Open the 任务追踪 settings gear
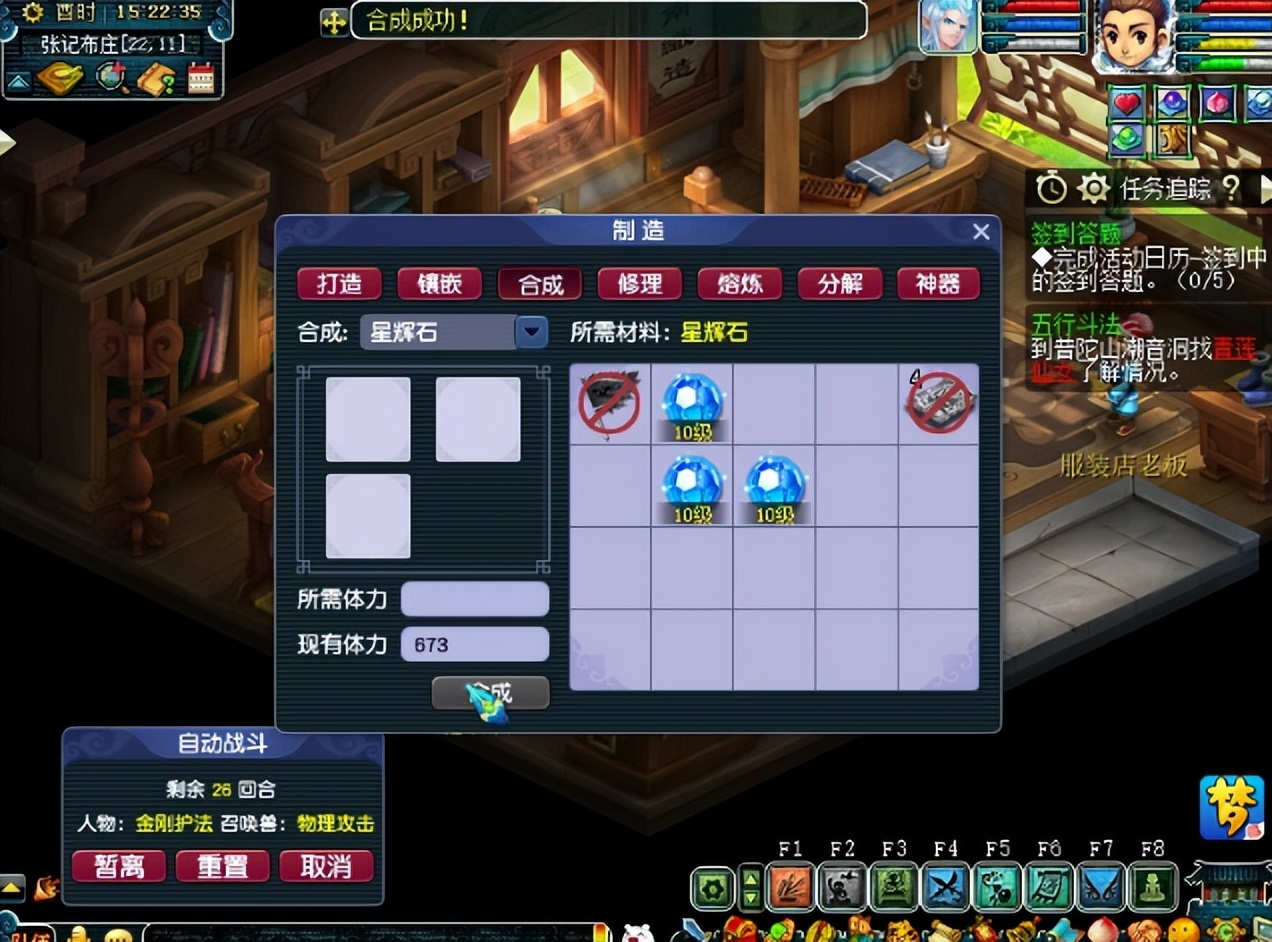The width and height of the screenshot is (1272, 942). [1094, 188]
